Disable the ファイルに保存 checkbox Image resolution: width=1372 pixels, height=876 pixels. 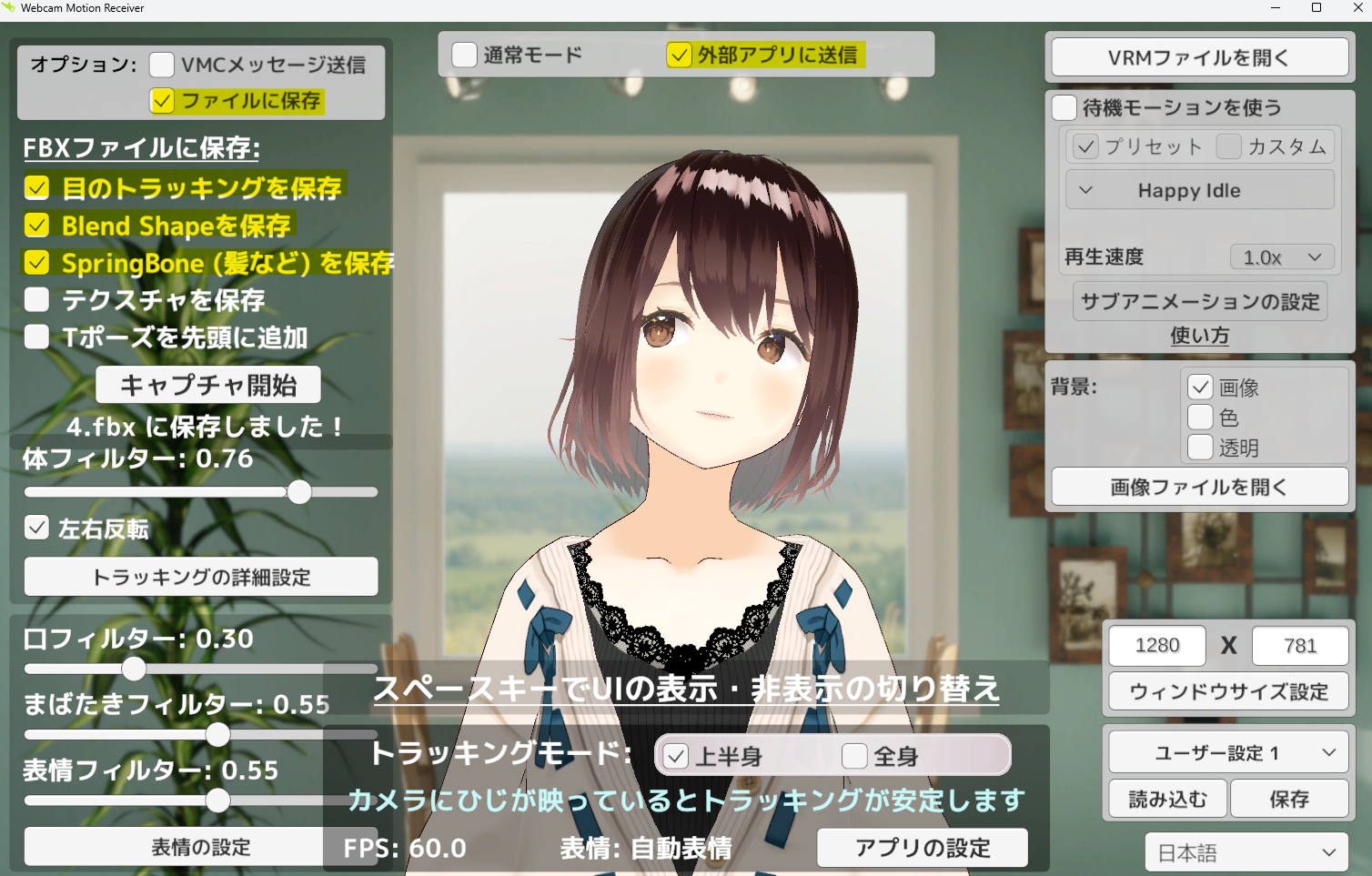click(162, 100)
